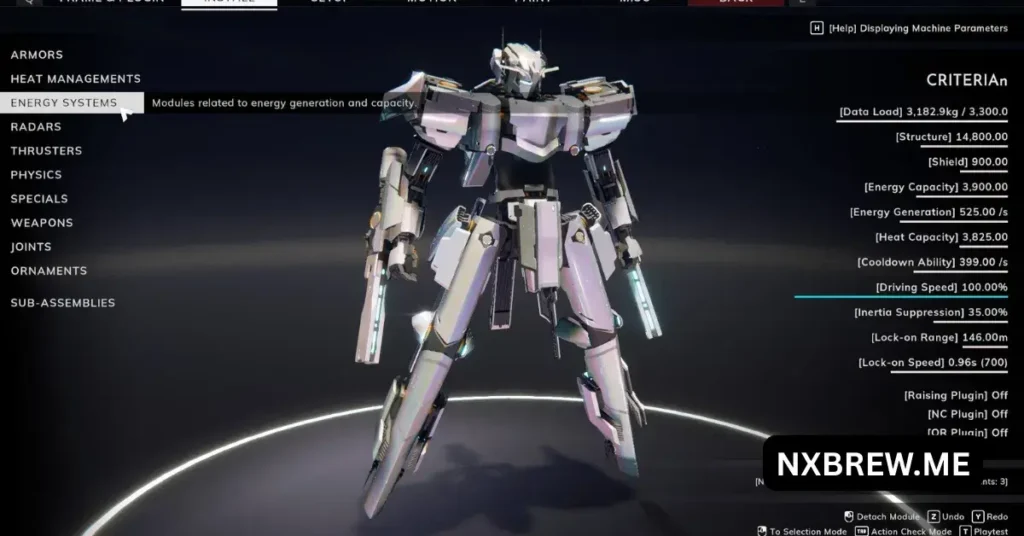1024x536 pixels.
Task: Select the Physics category
Action: (x=36, y=175)
